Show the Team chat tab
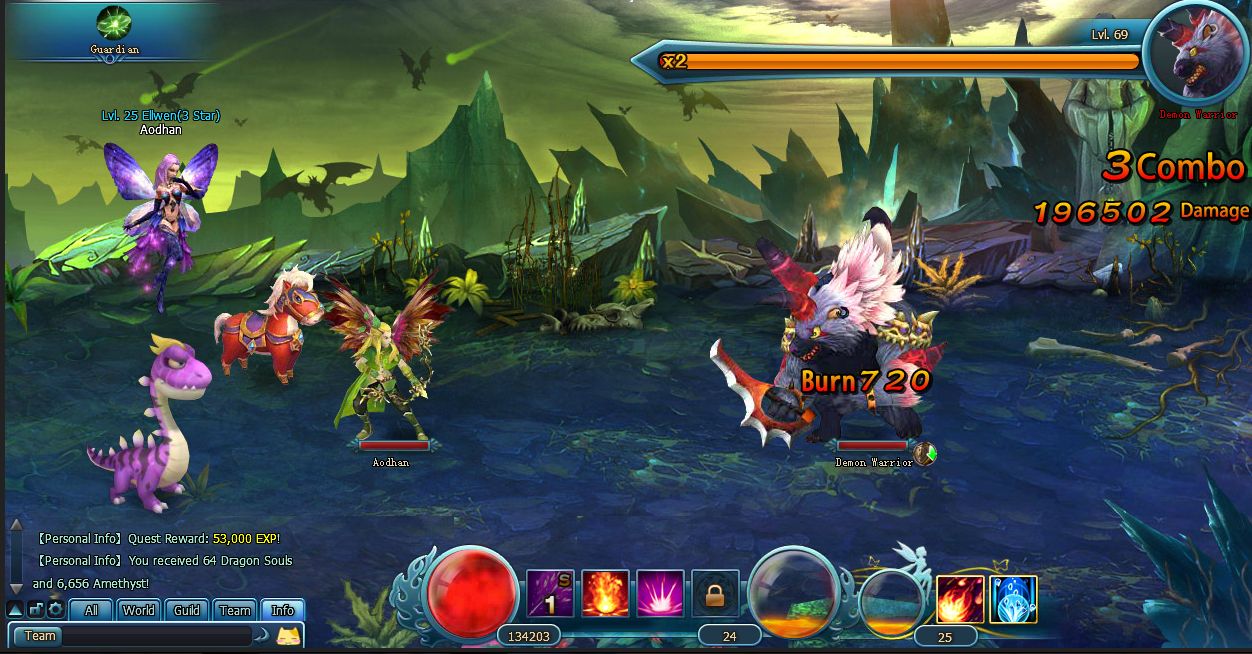 tap(235, 610)
